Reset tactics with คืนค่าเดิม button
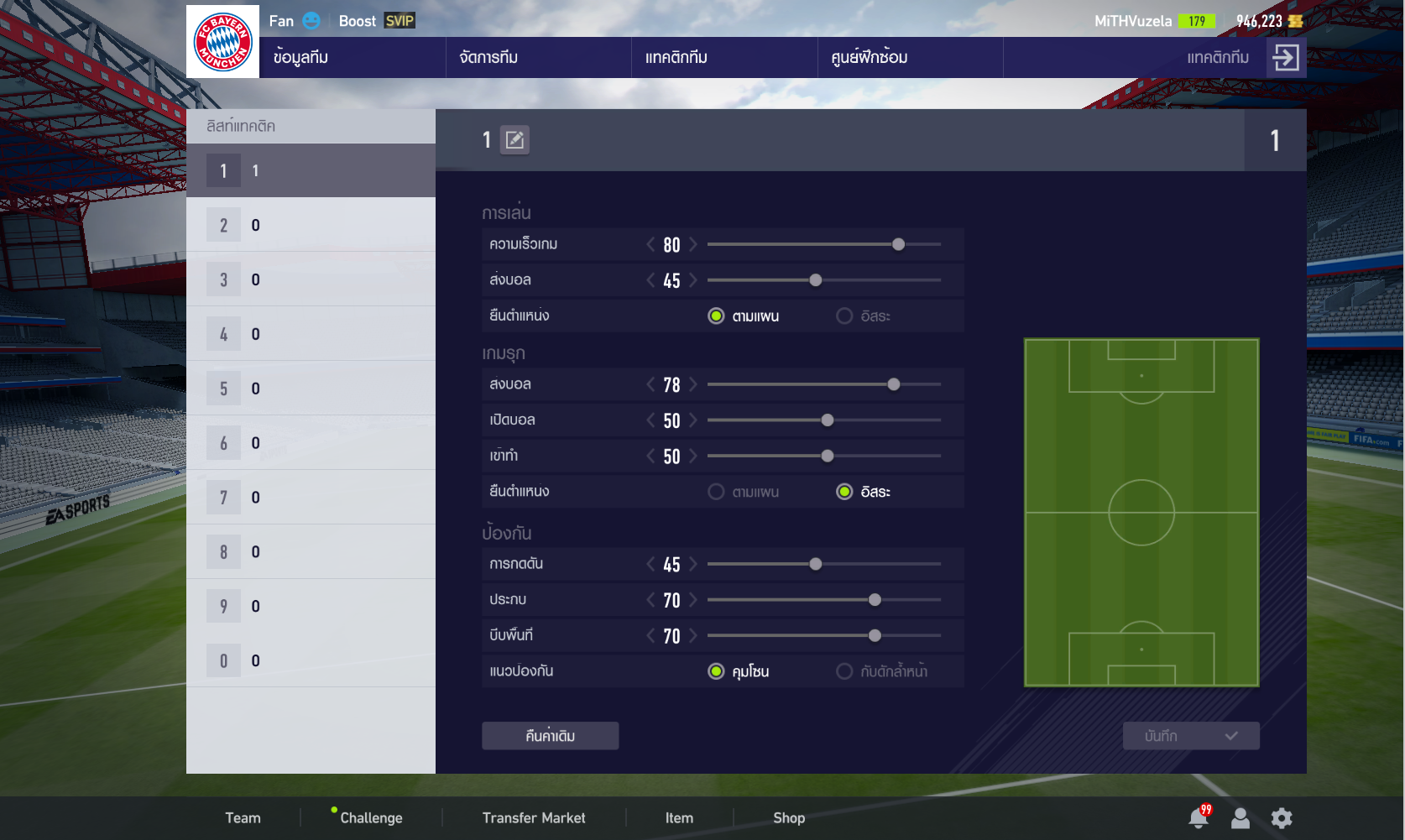 point(550,736)
